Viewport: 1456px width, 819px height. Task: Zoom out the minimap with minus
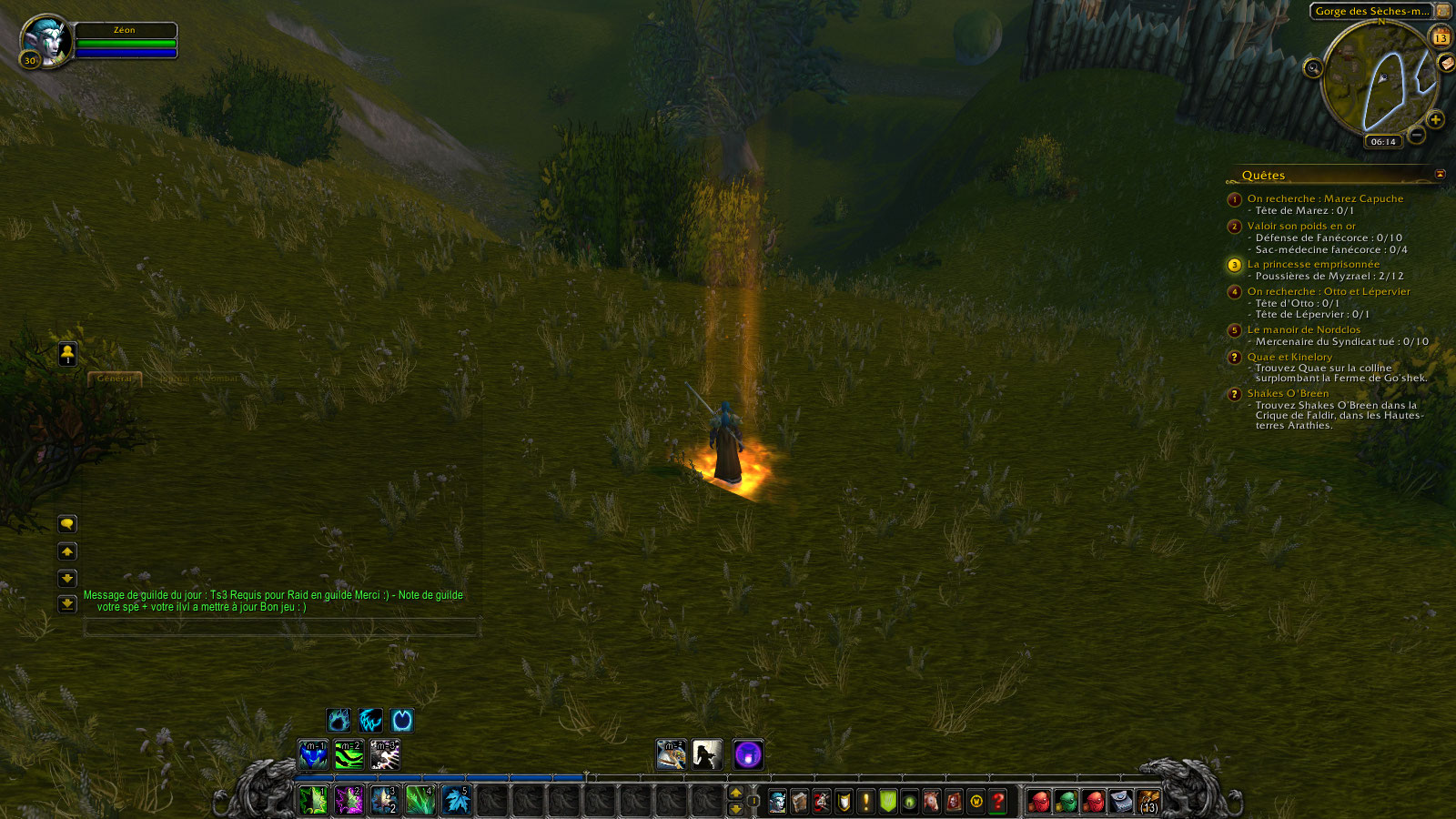1417,136
